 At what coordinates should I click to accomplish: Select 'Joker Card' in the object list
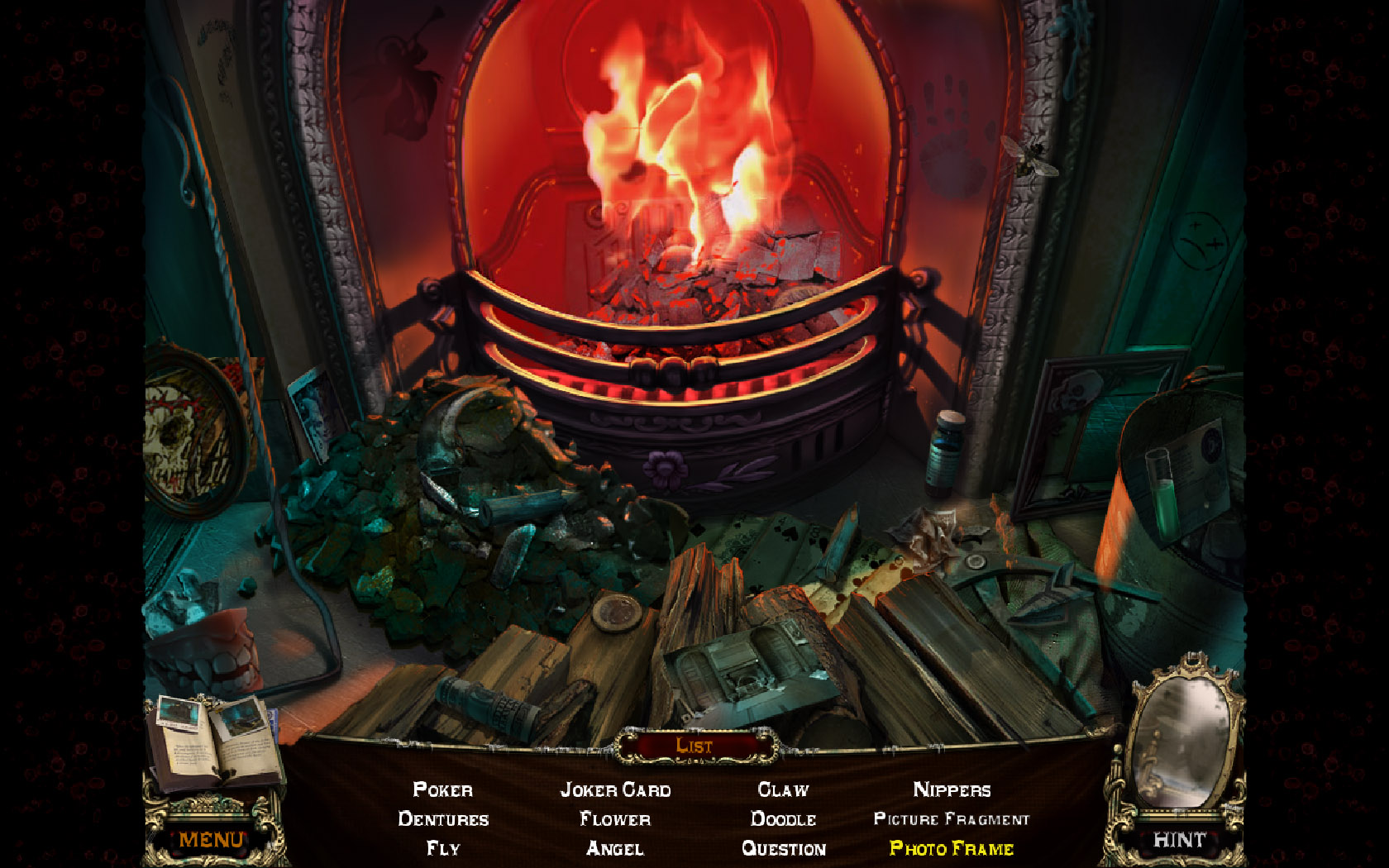616,790
